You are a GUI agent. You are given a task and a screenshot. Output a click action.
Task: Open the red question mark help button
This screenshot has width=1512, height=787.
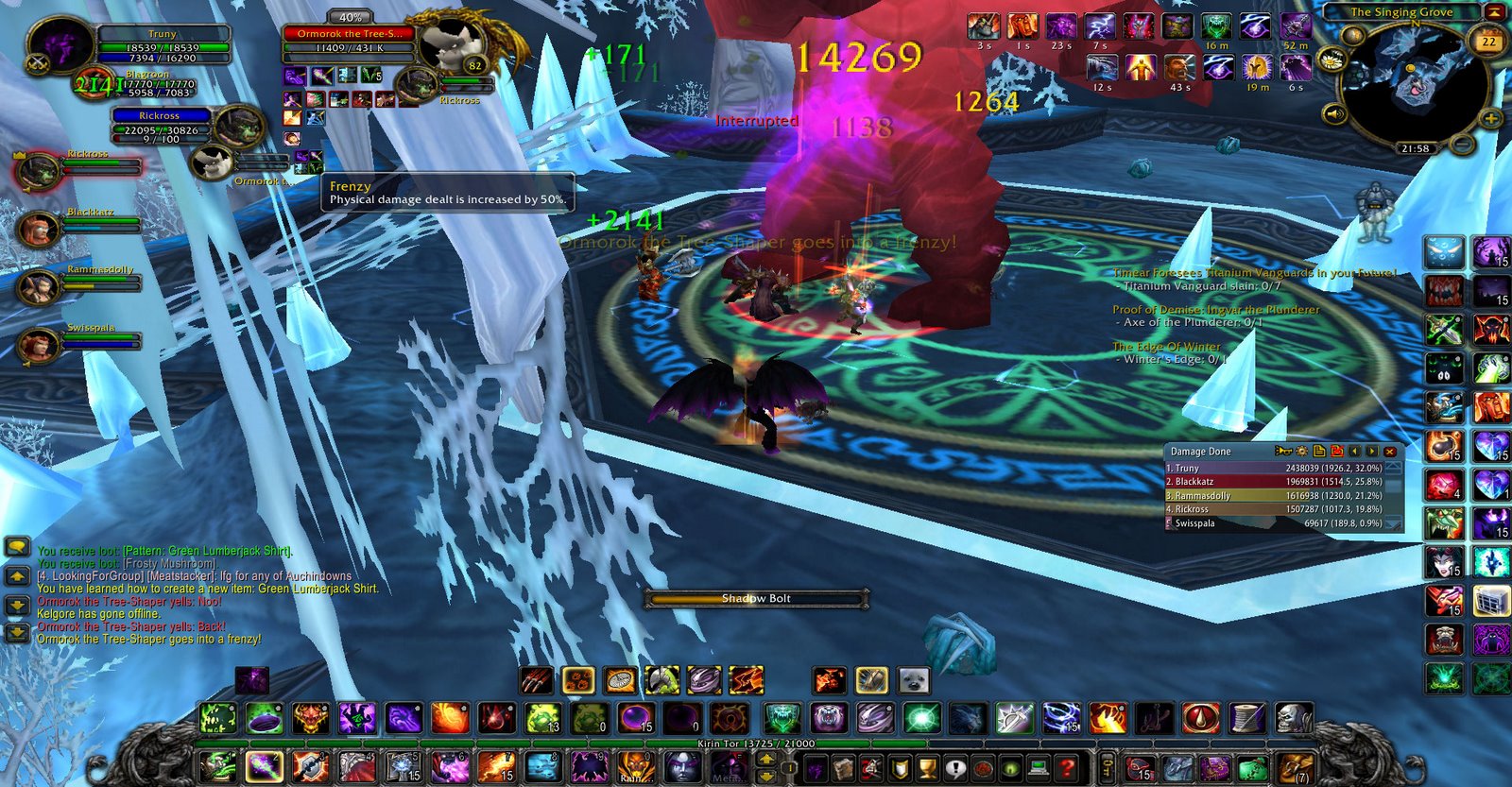click(1067, 768)
